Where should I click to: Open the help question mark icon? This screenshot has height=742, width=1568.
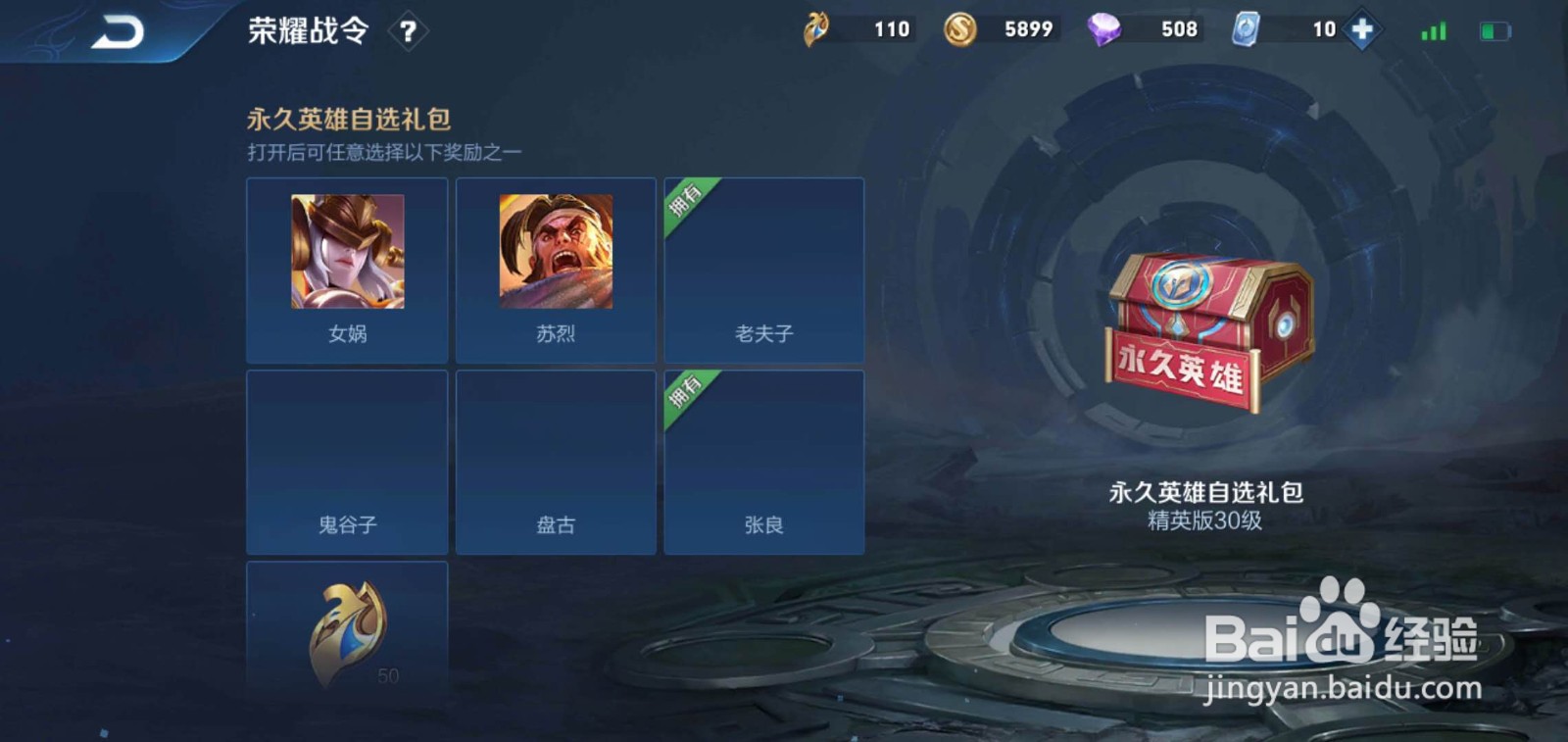[x=408, y=30]
